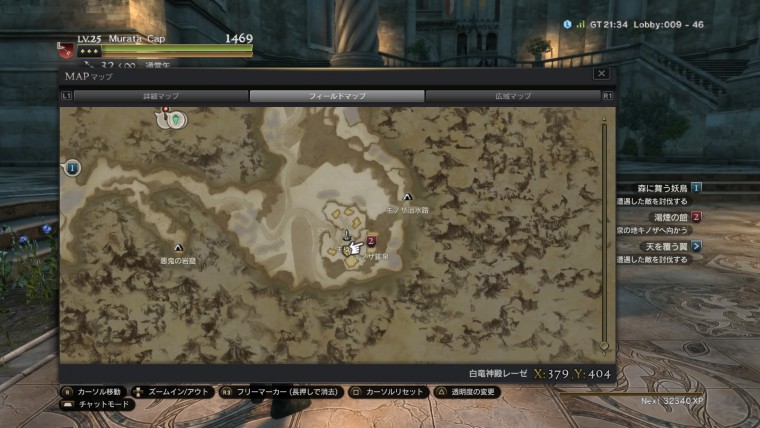Viewport: 760px width, 428px height.
Task: Choose the camp marker above モノサ治水路
Action: 407,197
